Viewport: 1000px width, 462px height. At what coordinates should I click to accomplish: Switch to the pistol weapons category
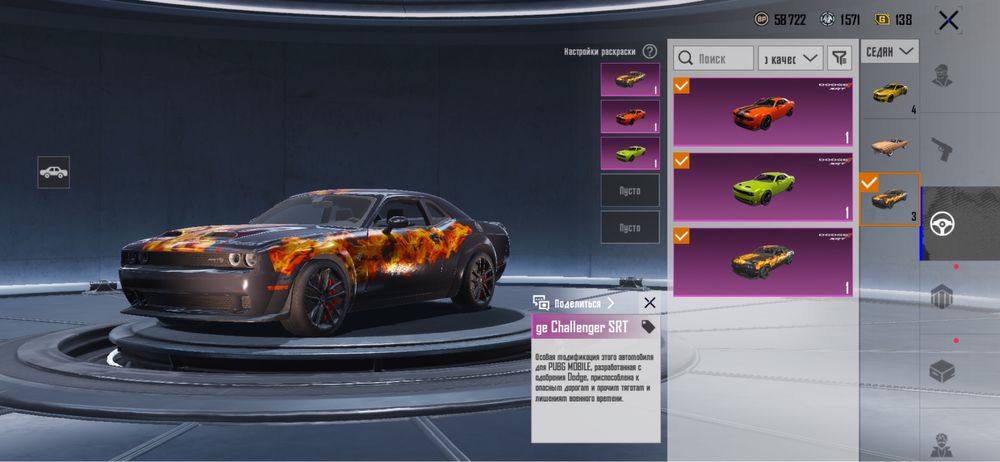[941, 150]
